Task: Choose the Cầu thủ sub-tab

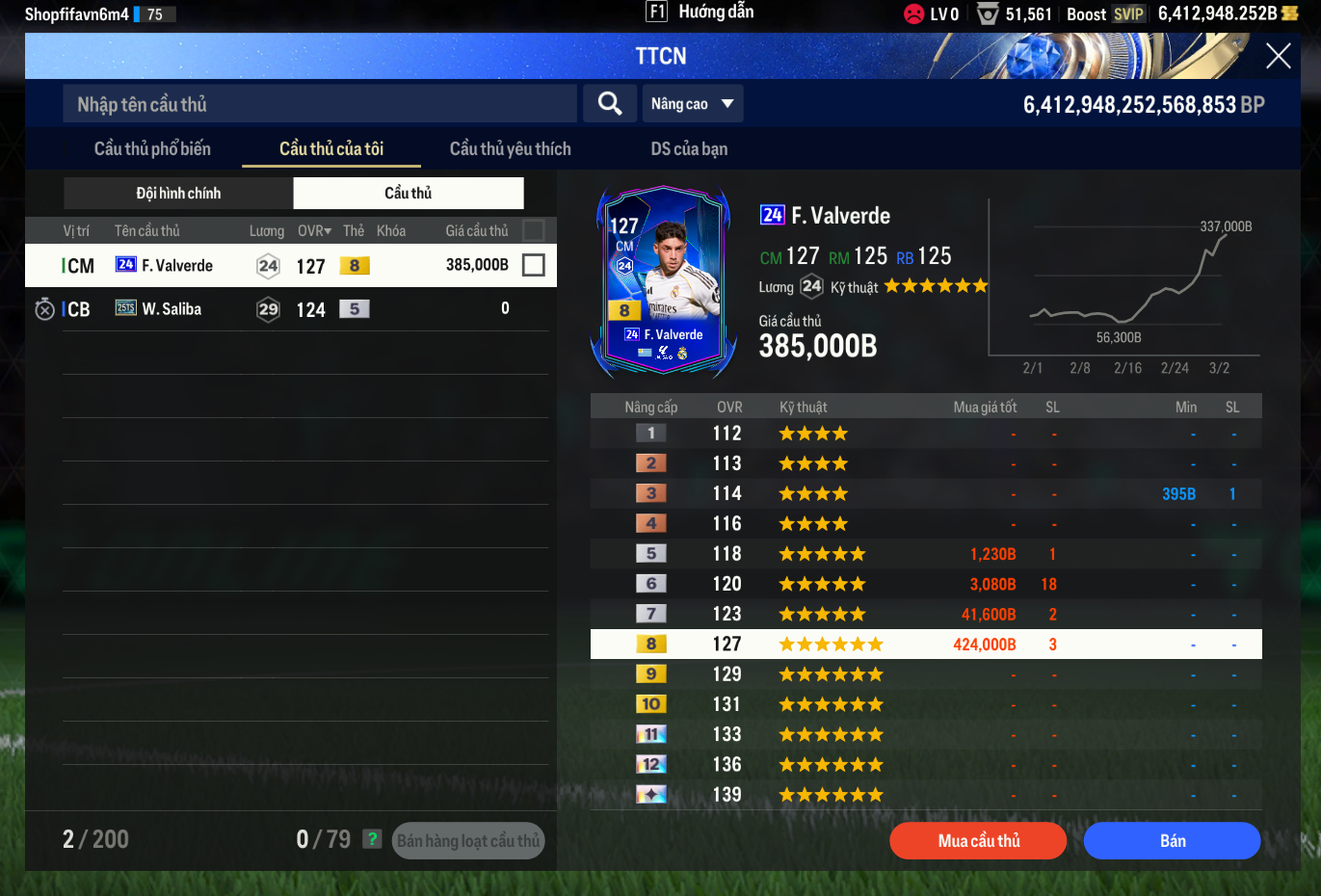Action: pos(409,193)
